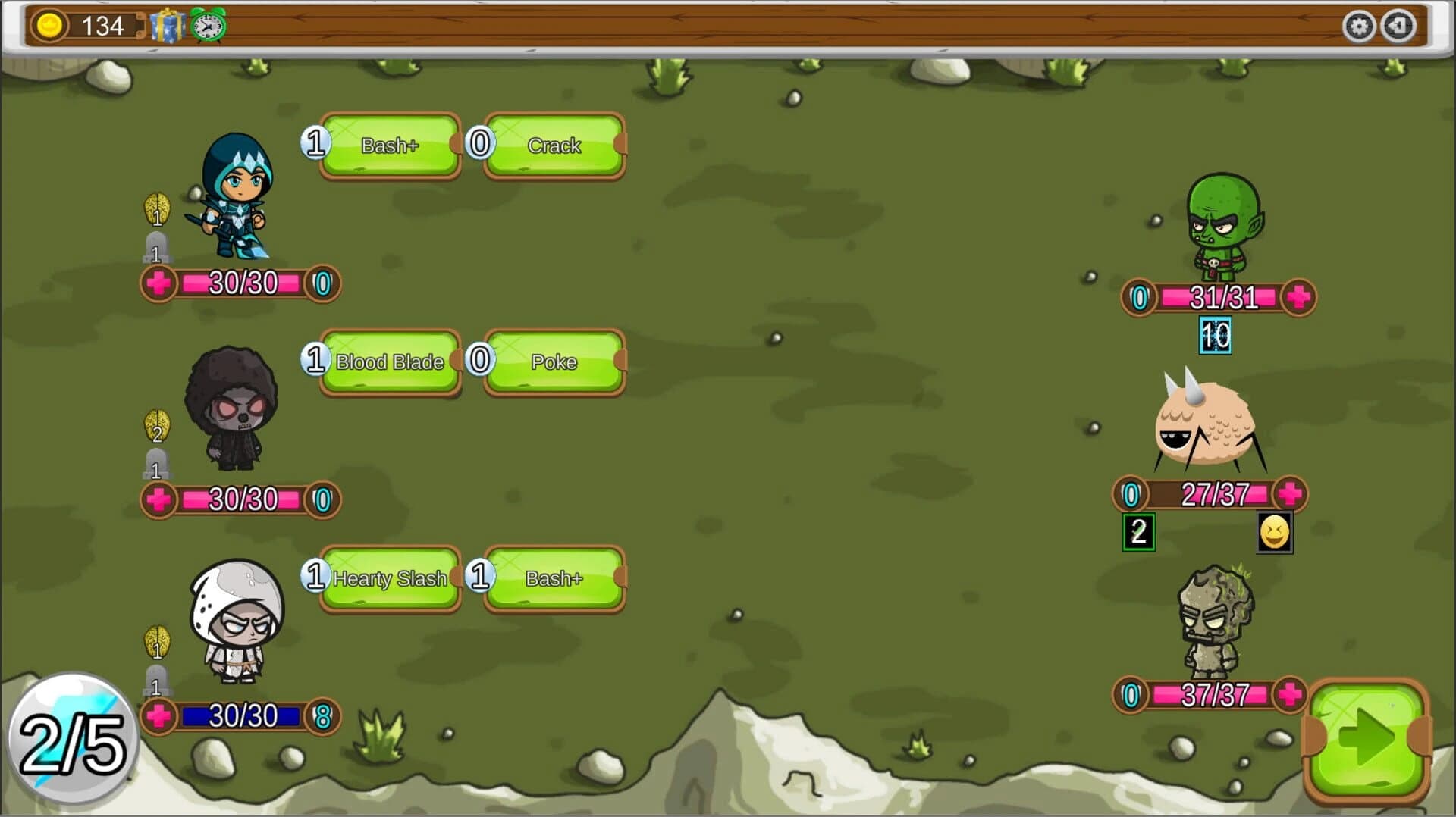The width and height of the screenshot is (1456, 817).
Task: Open the settings gear in top right
Action: 1361,25
